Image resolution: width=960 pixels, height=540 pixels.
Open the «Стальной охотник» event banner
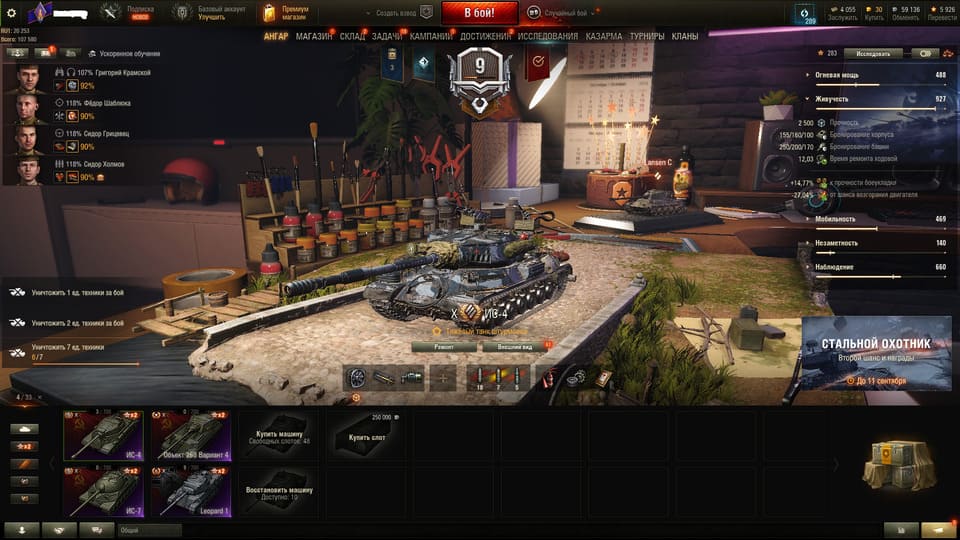click(x=875, y=353)
